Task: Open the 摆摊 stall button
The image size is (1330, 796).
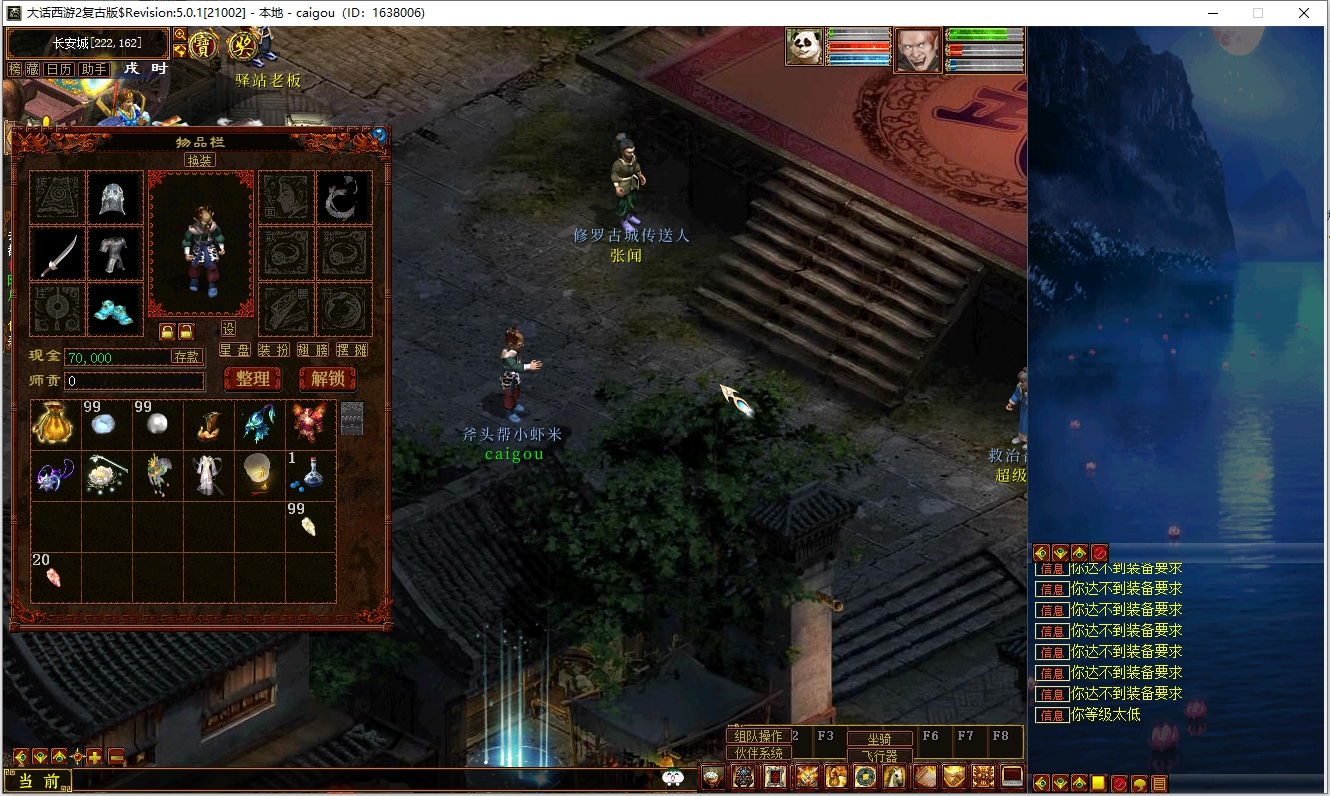Action: pos(352,350)
